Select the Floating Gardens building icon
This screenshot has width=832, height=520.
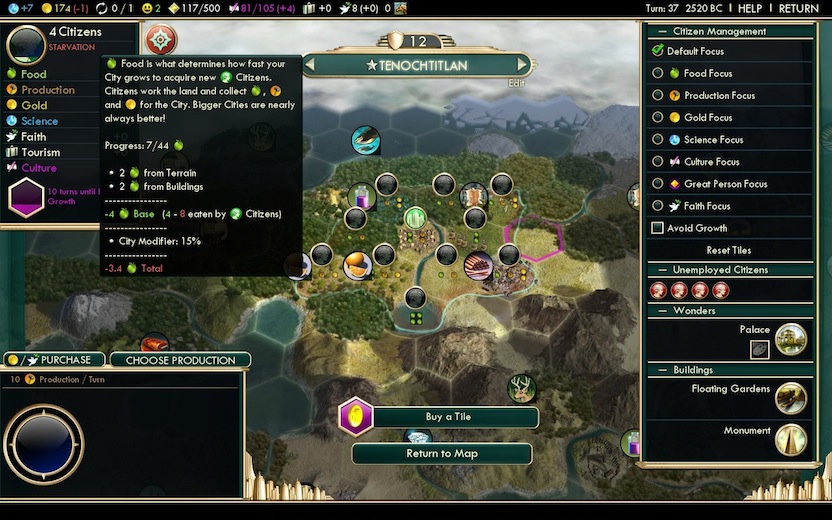click(790, 397)
